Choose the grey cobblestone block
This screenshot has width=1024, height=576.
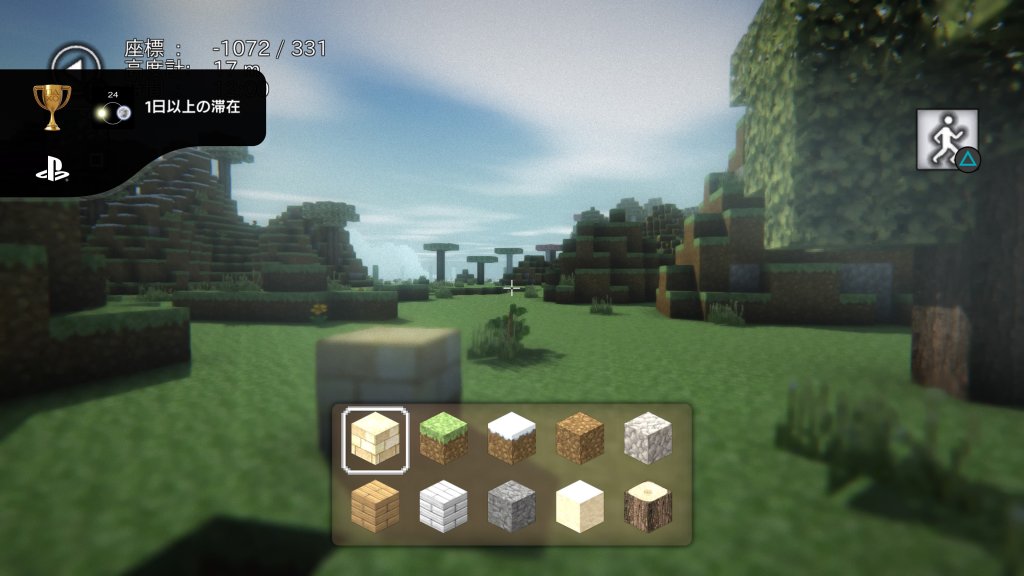pyautogui.click(x=511, y=505)
